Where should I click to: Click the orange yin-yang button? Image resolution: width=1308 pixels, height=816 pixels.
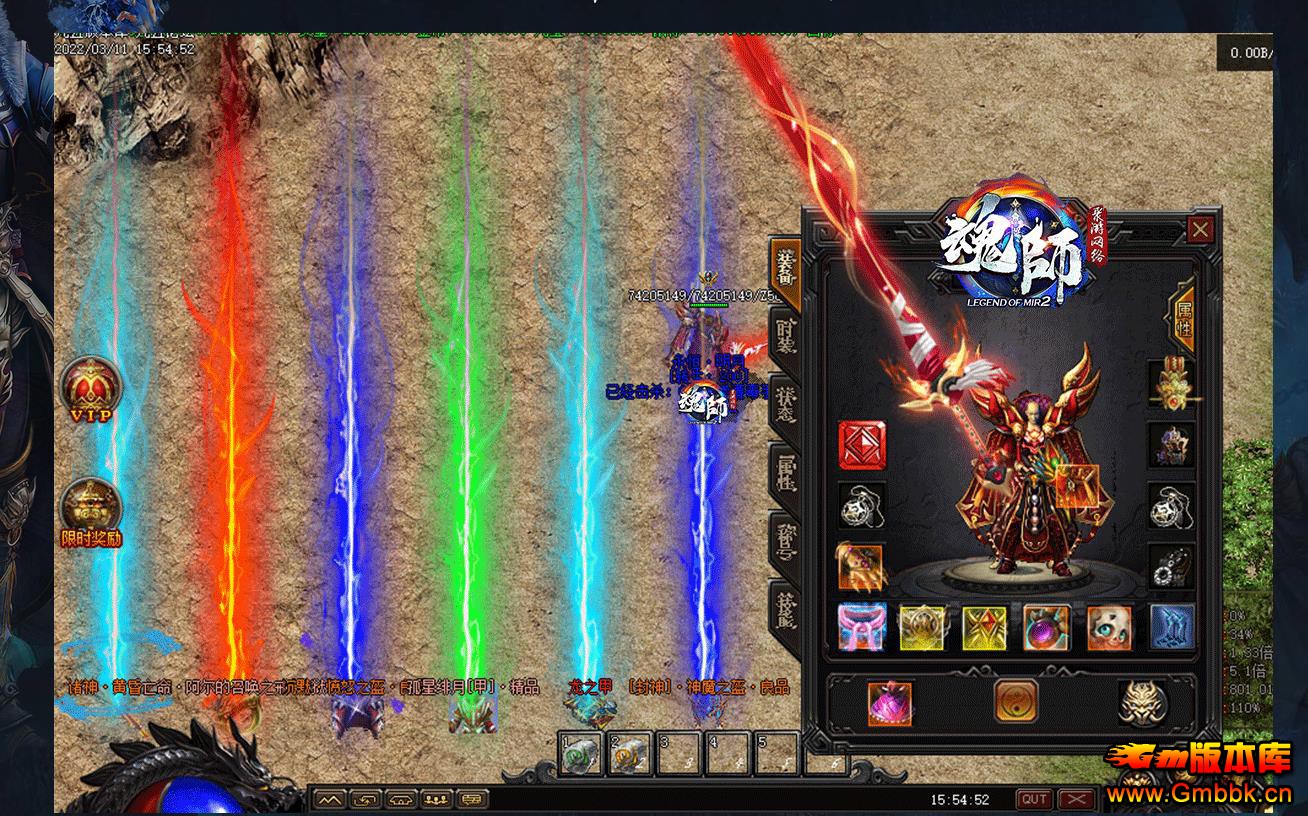tap(1015, 701)
